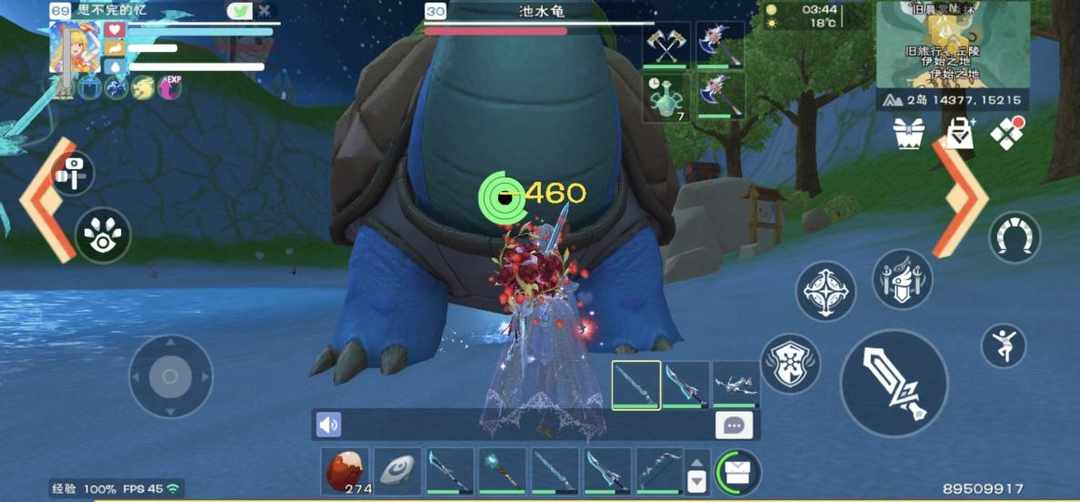Open the backpack inventory button
Screen dimensions: 1080x502
click(x=737, y=471)
